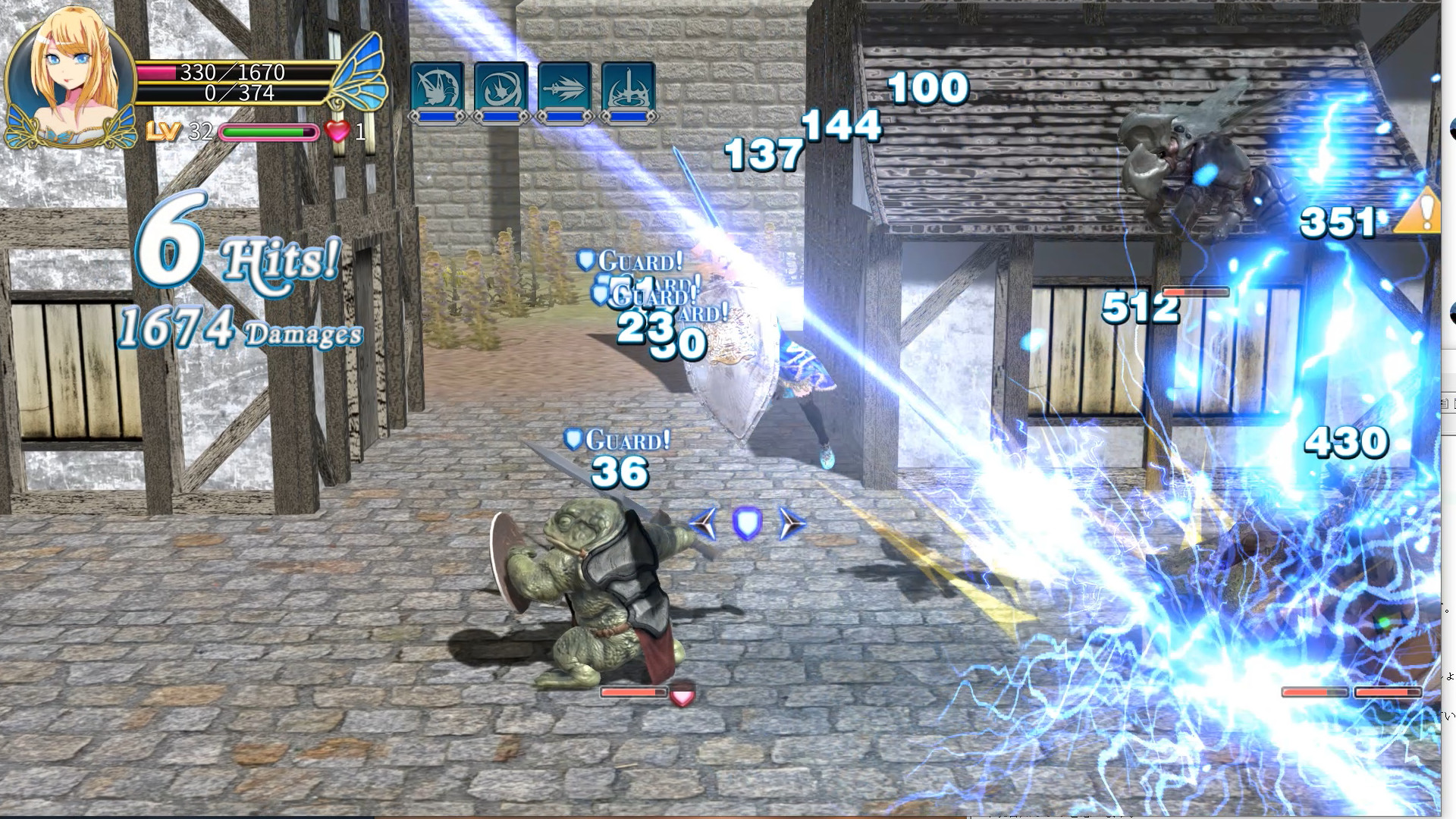Select the pink HP bar showing 330/1670
The width and height of the screenshot is (1456, 819).
(x=227, y=72)
